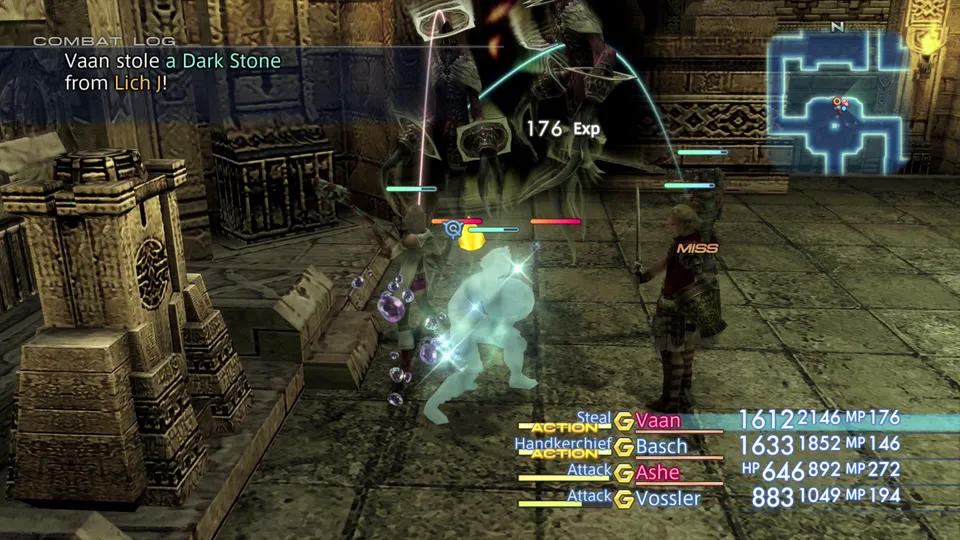Image resolution: width=960 pixels, height=540 pixels.
Task: Select Ashe in the party list
Action: (657, 472)
